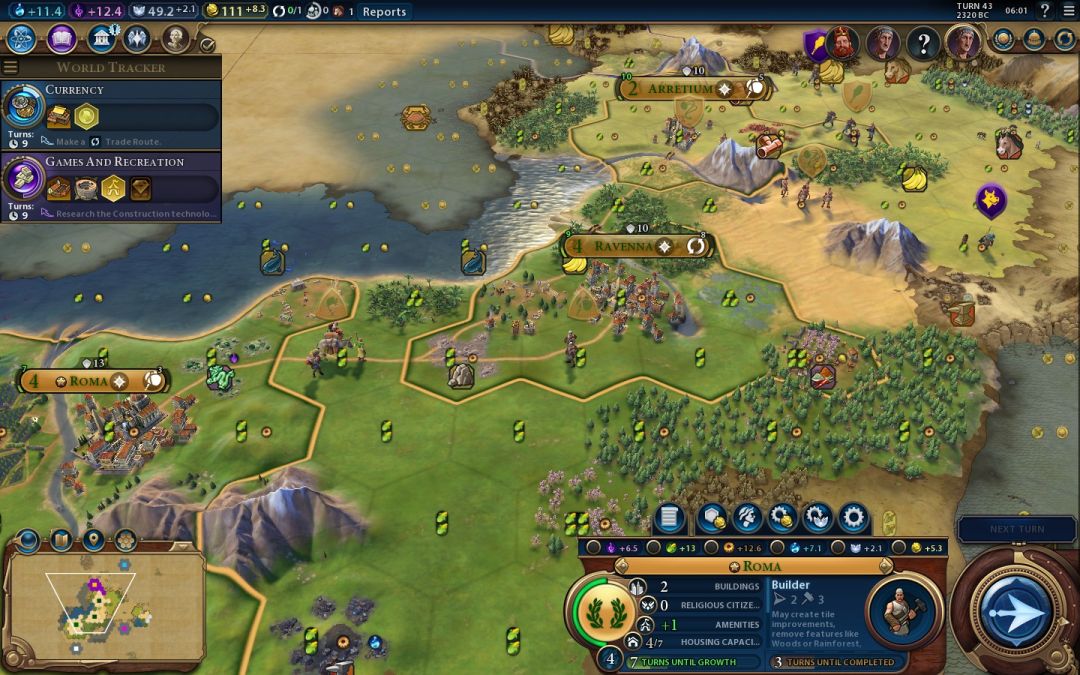Purchase a tile with gold button

pos(712,518)
